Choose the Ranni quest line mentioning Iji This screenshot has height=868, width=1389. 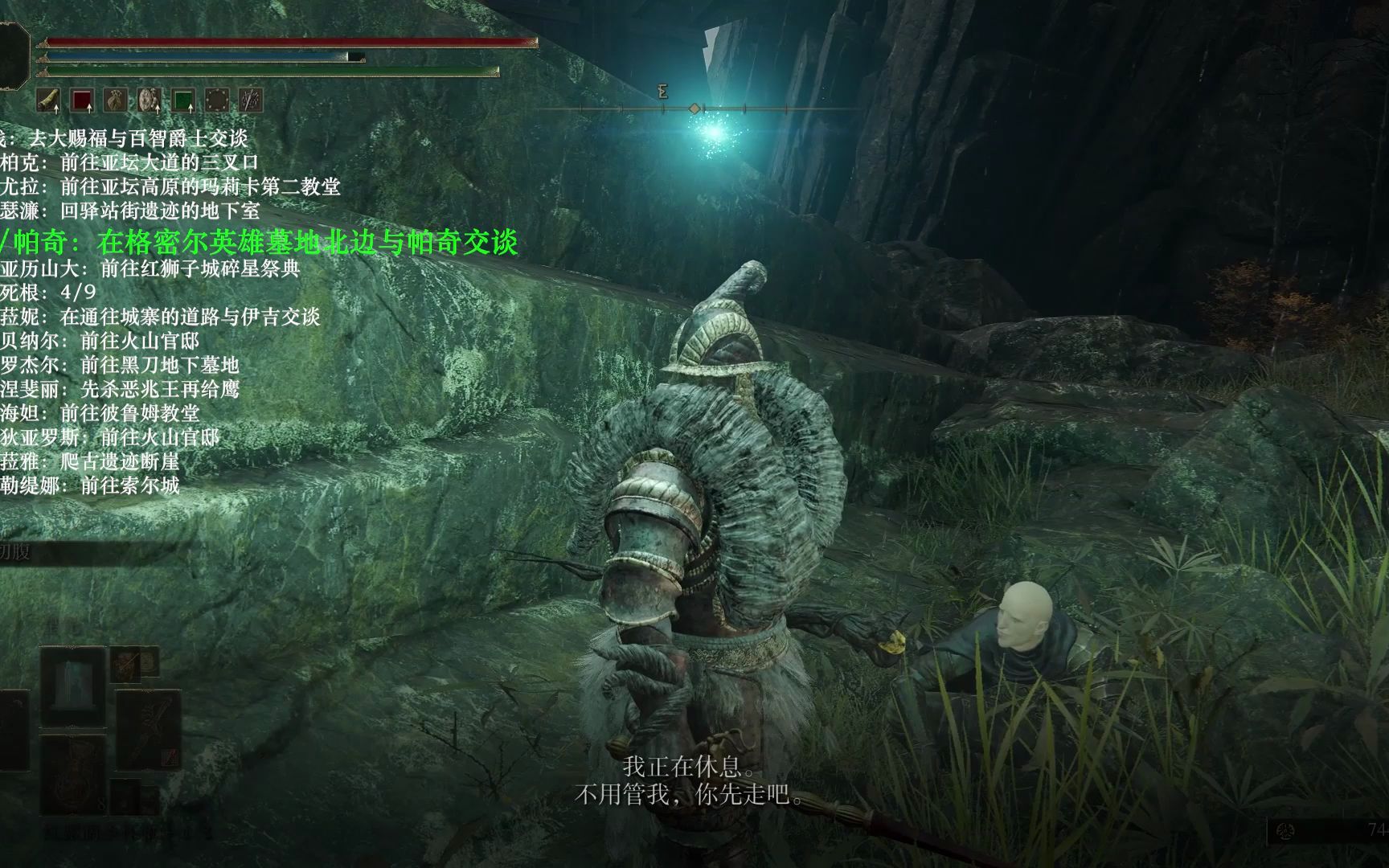(160, 316)
